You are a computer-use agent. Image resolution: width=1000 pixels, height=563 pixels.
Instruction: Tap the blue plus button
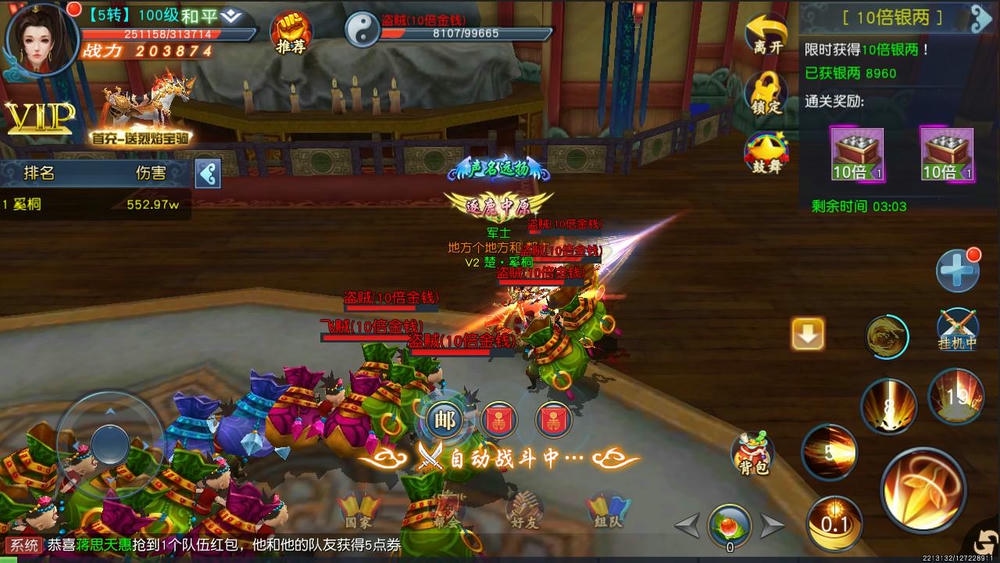957,270
